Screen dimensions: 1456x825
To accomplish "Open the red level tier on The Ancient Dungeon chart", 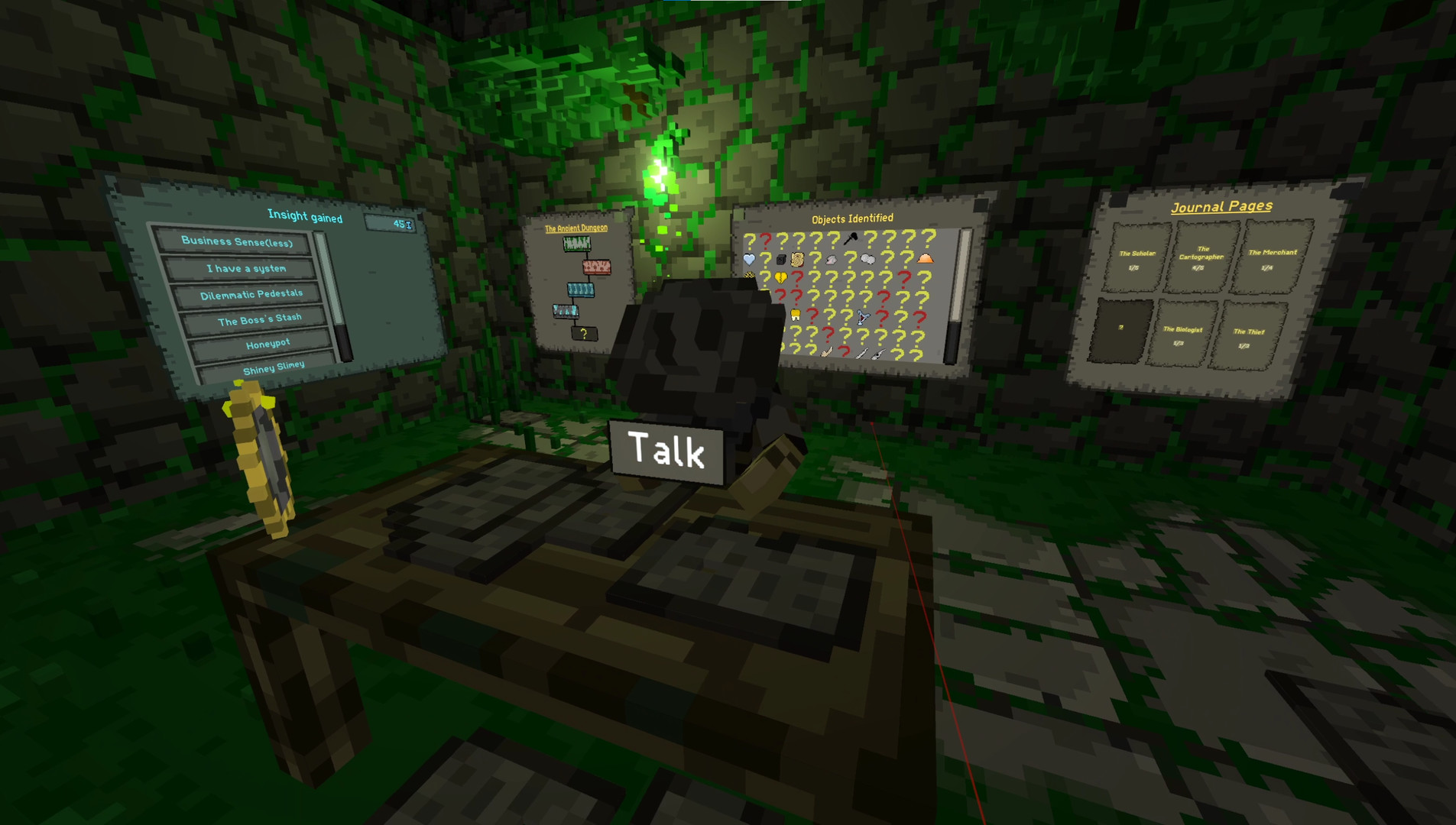I will click(x=597, y=267).
